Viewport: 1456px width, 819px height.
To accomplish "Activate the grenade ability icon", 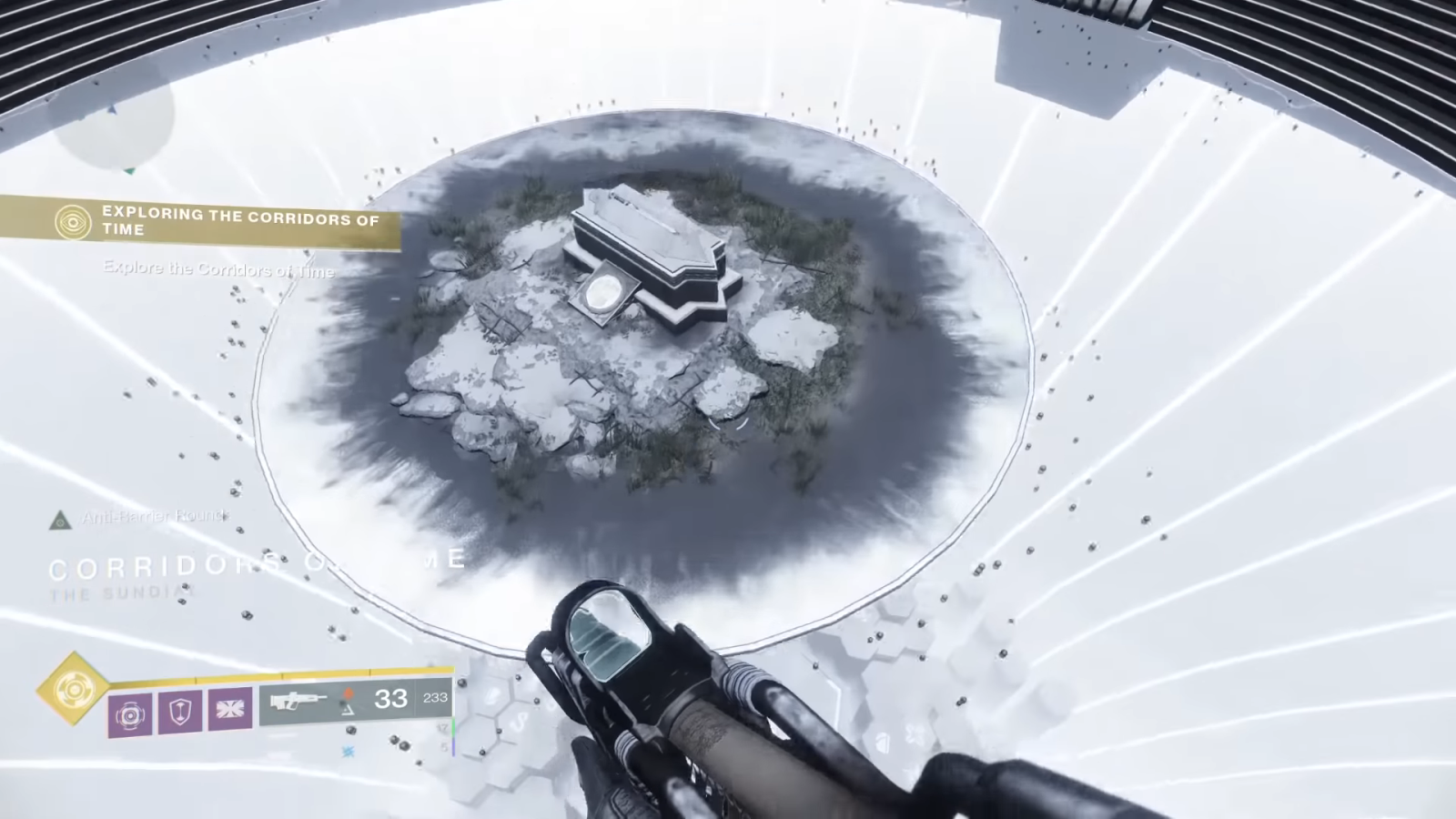I will [x=130, y=713].
